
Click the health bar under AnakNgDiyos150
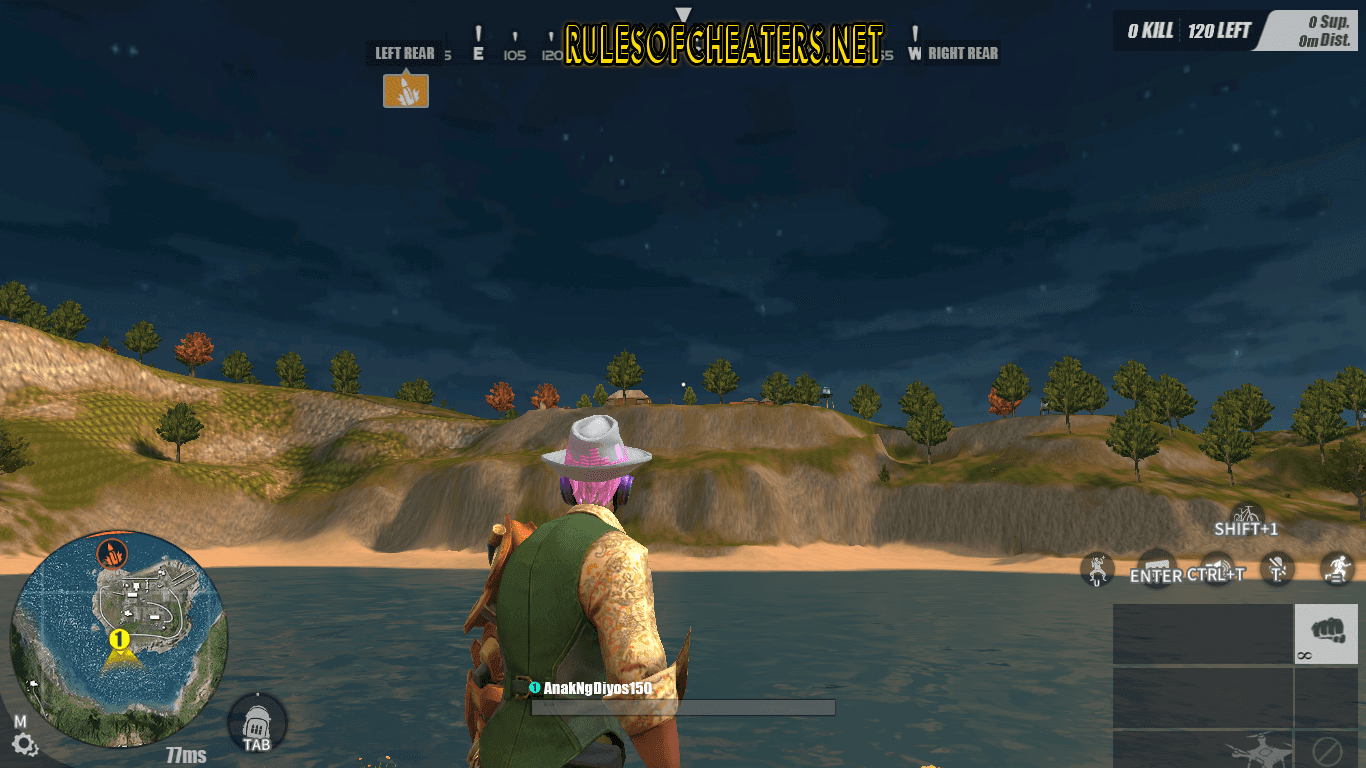684,705
